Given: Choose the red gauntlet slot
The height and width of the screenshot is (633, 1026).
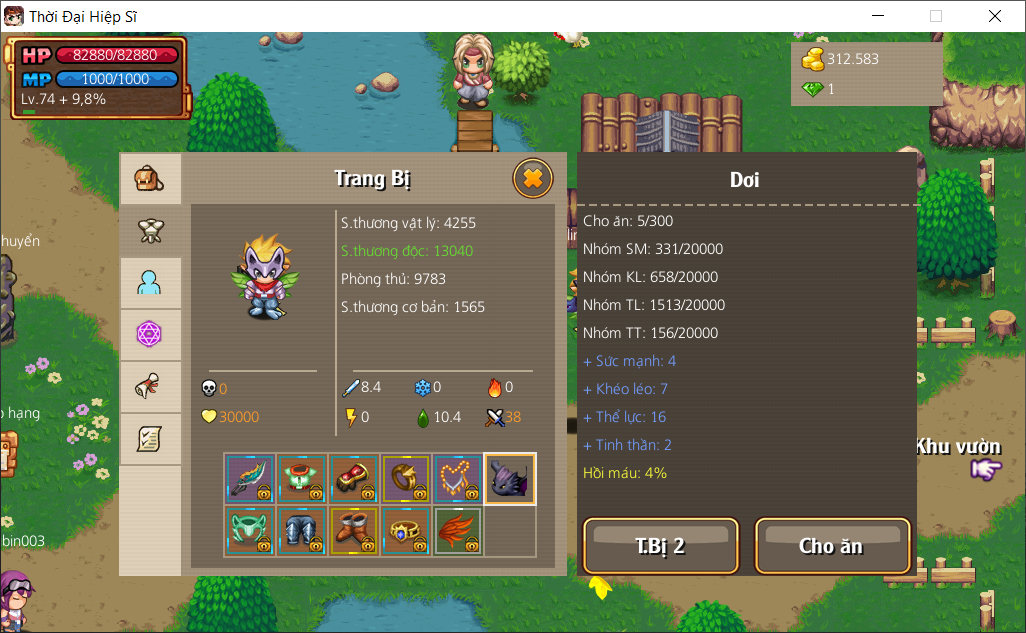Looking at the screenshot, I should (354, 479).
